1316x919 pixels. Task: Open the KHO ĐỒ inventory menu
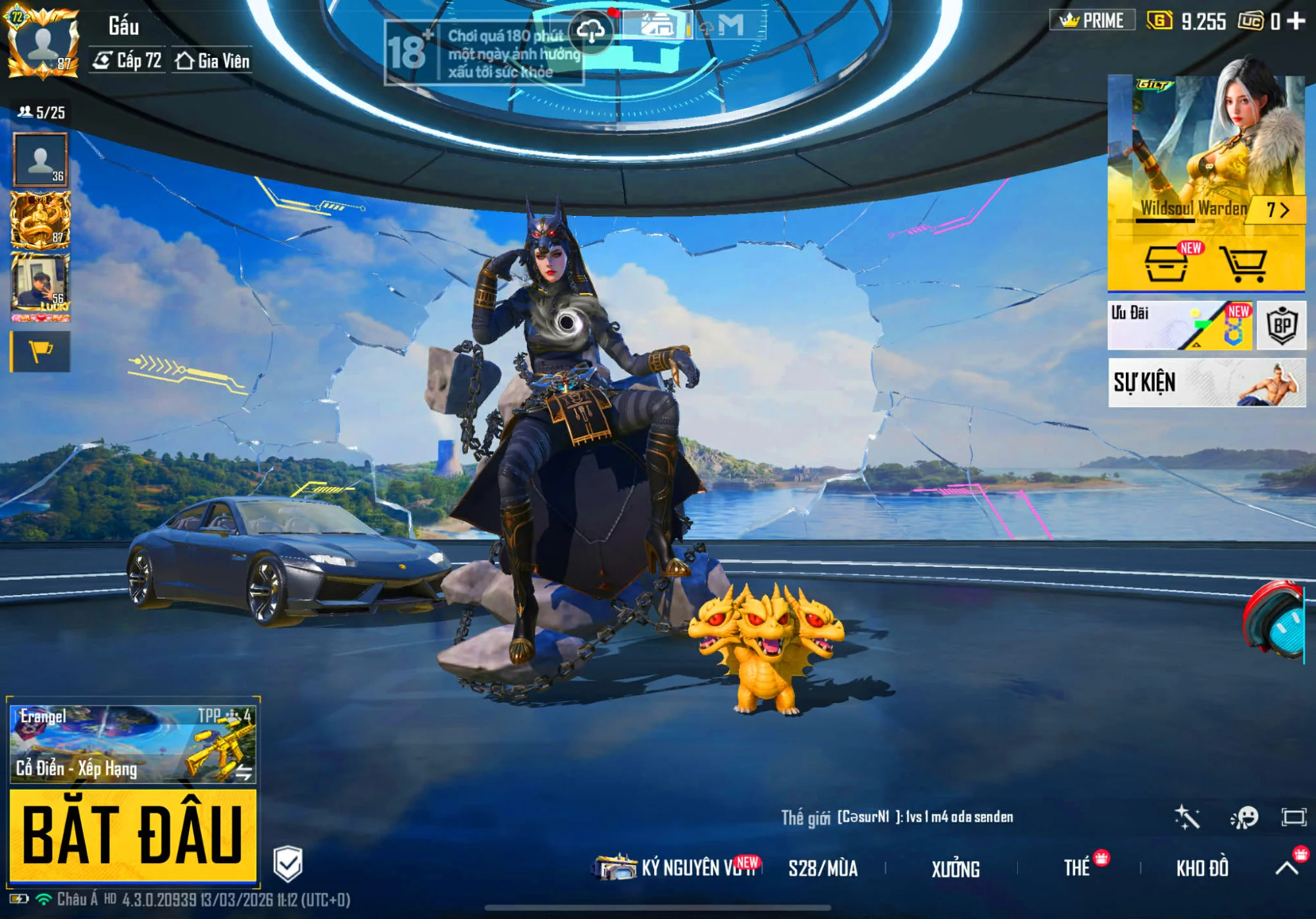click(1202, 868)
